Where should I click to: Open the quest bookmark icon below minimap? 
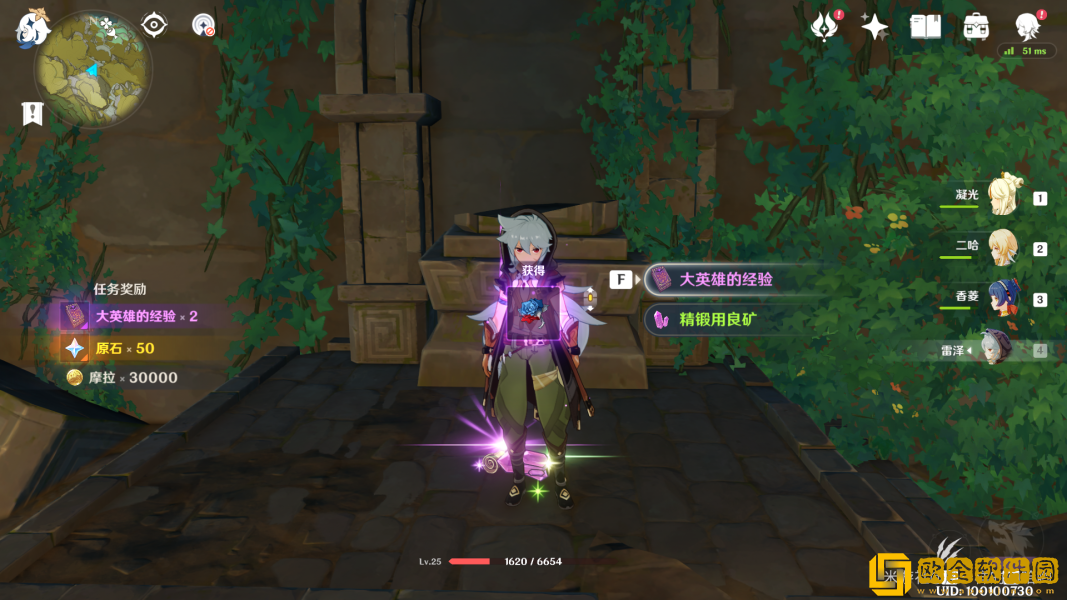(33, 113)
